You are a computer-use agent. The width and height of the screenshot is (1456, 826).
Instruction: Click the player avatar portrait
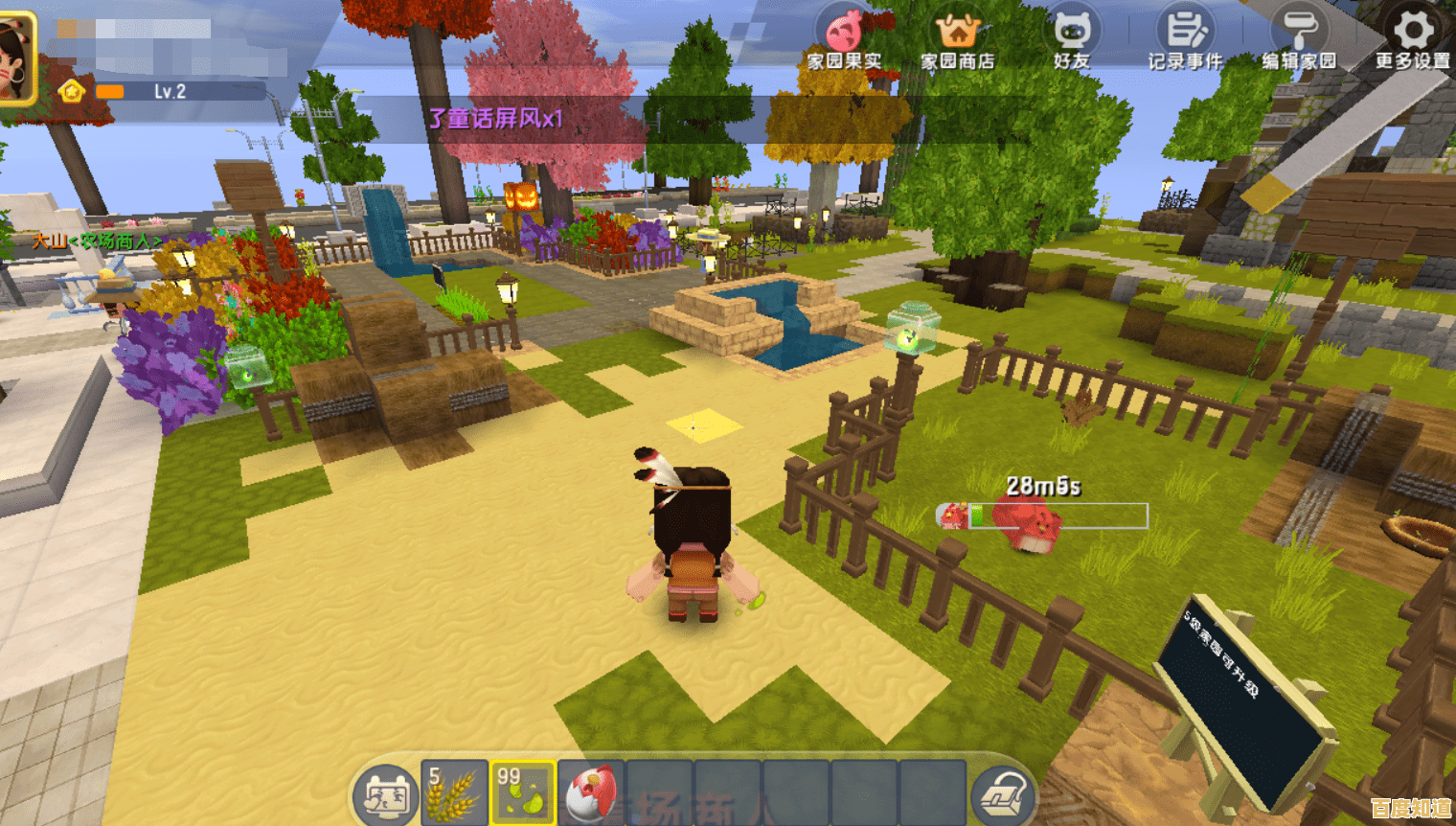(x=15, y=59)
